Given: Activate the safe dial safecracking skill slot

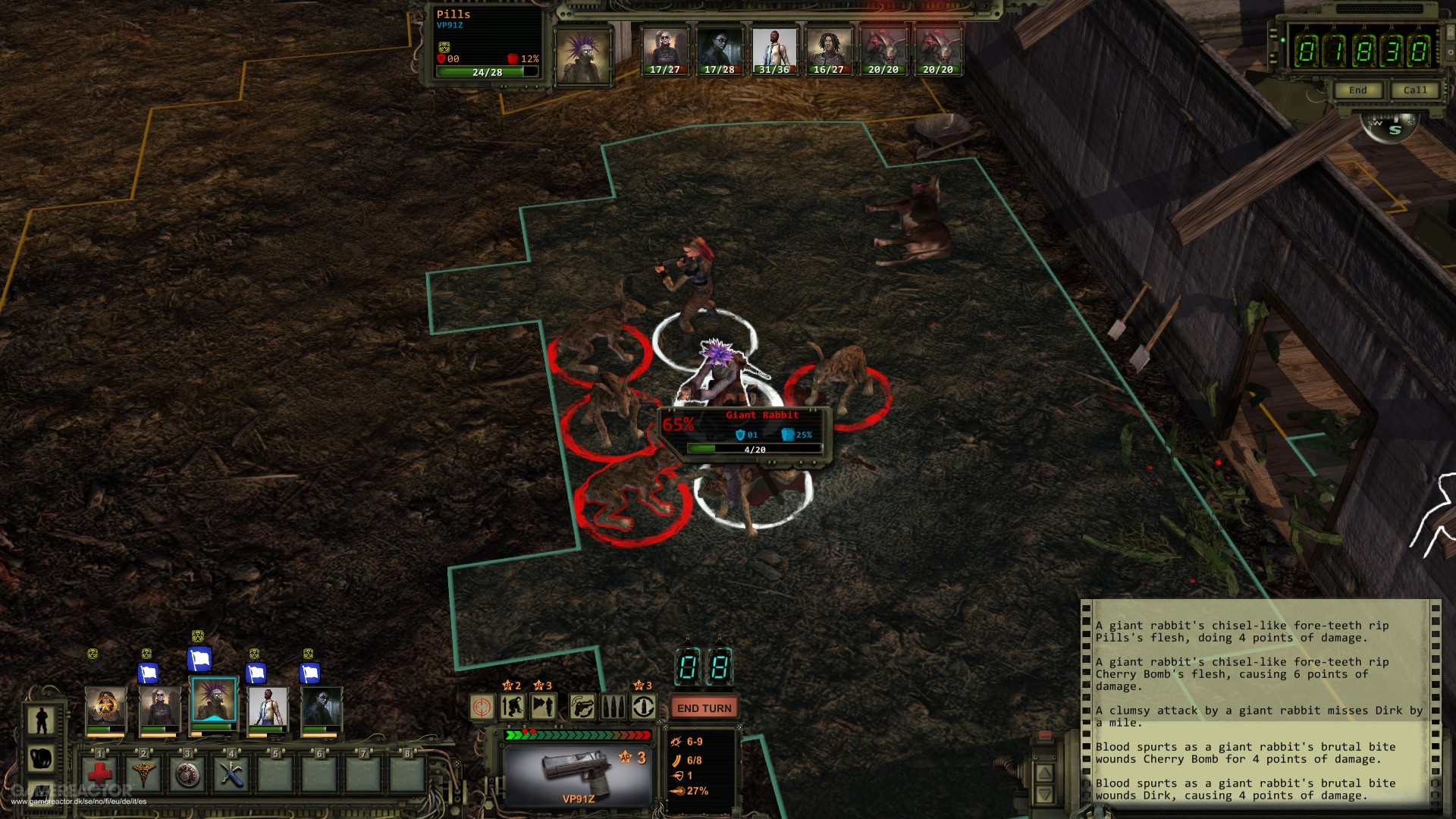Looking at the screenshot, I should [x=187, y=773].
